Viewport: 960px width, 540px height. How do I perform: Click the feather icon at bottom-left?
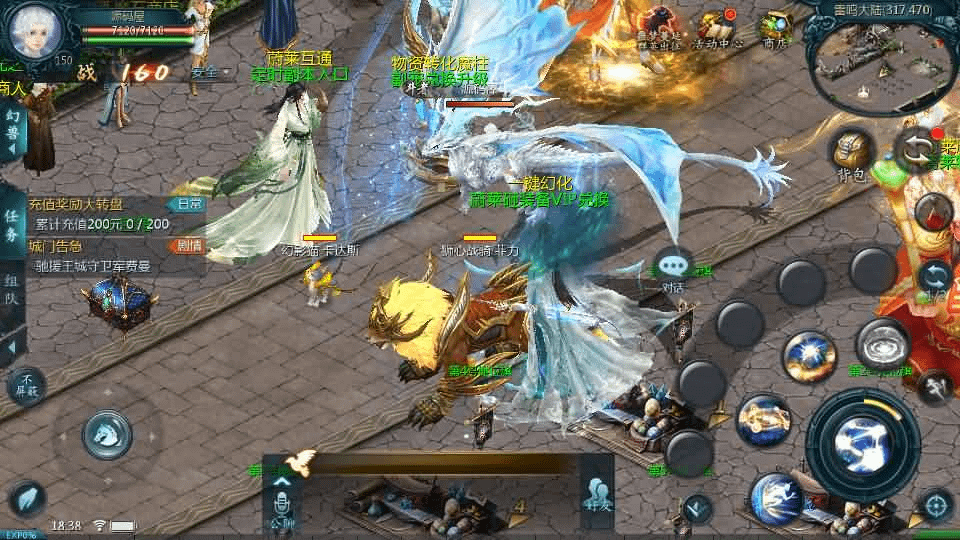click(27, 500)
